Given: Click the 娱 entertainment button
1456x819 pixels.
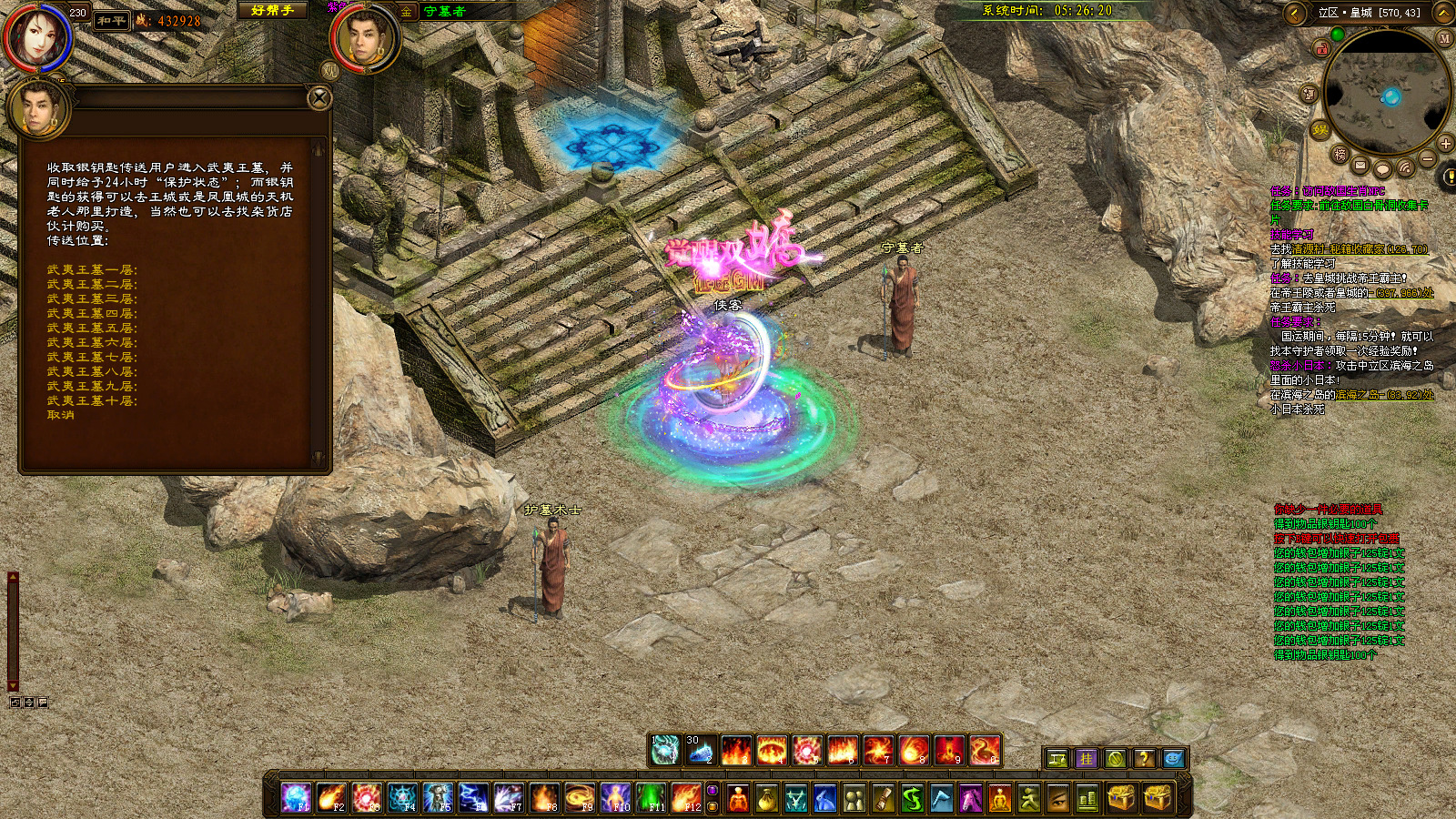Looking at the screenshot, I should pos(1319,131).
